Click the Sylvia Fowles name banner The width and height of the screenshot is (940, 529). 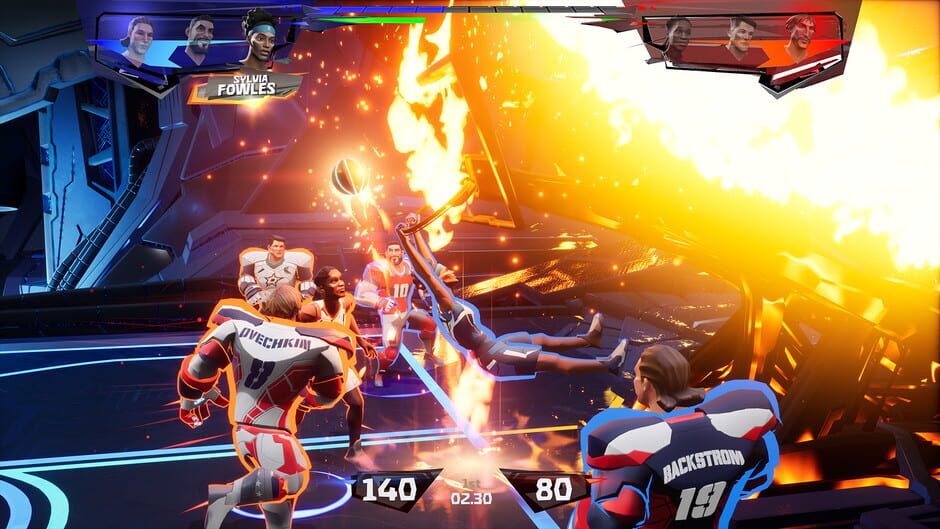click(x=247, y=87)
